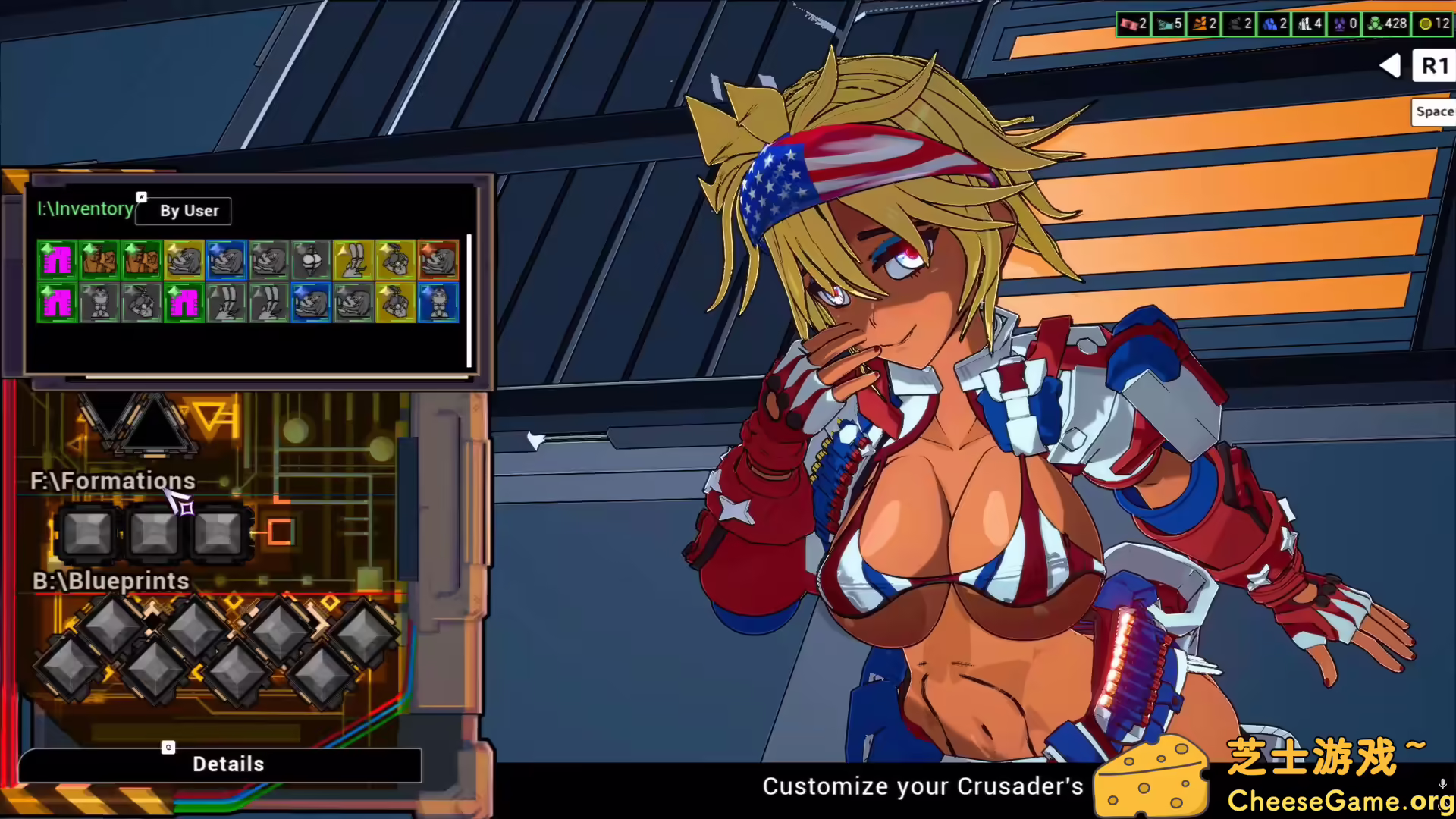1456x819 pixels.
Task: Select the yellow boots item in inventory
Action: pyautogui.click(x=353, y=259)
